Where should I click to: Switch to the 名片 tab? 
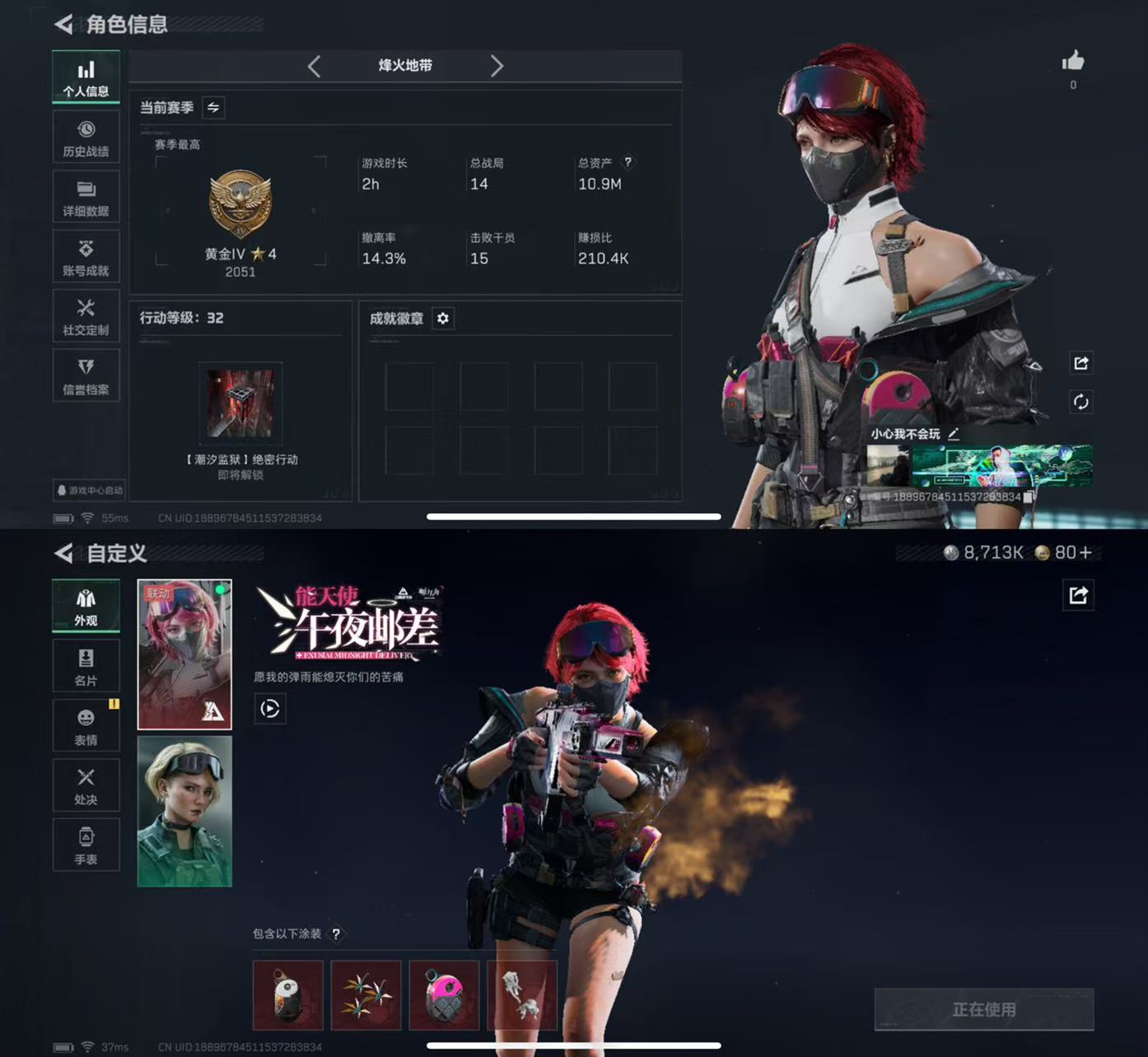[x=86, y=665]
